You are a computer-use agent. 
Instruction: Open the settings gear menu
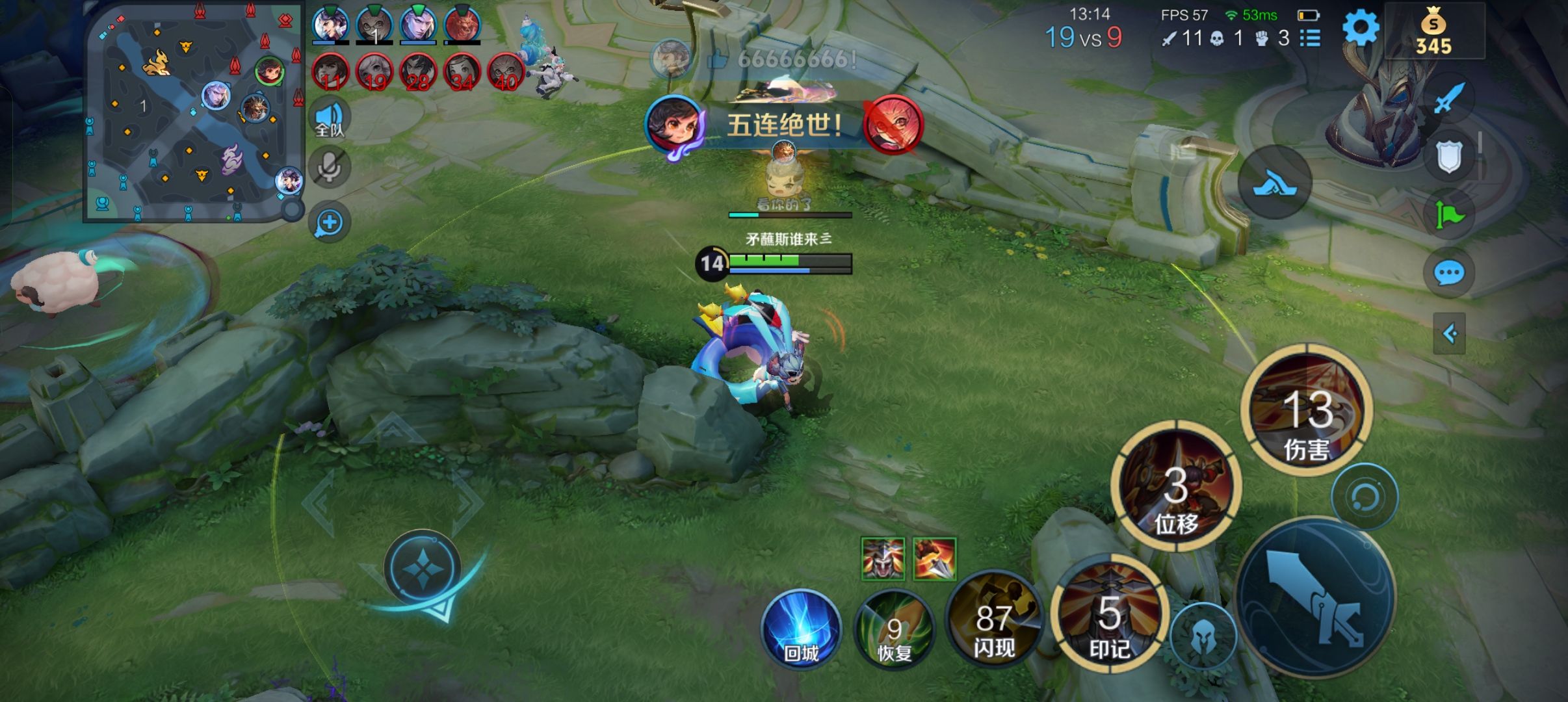1360,29
